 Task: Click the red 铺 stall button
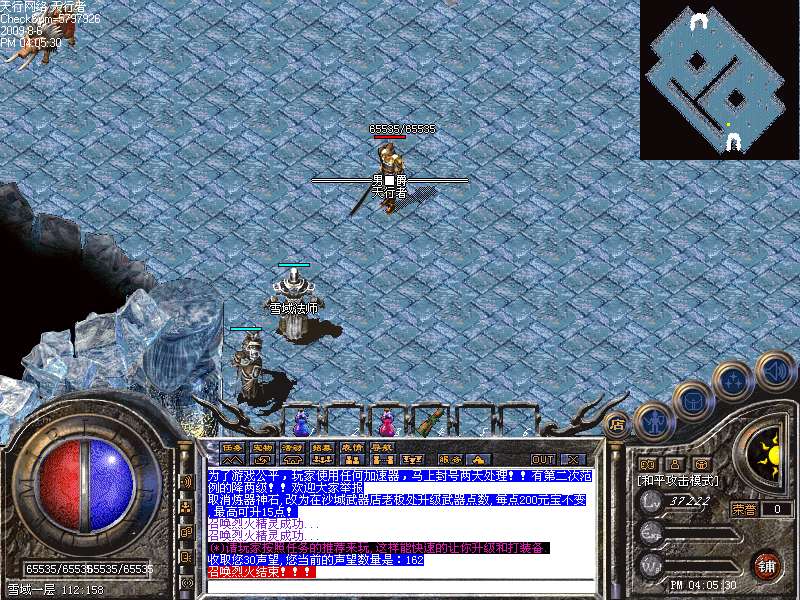pyautogui.click(x=767, y=565)
